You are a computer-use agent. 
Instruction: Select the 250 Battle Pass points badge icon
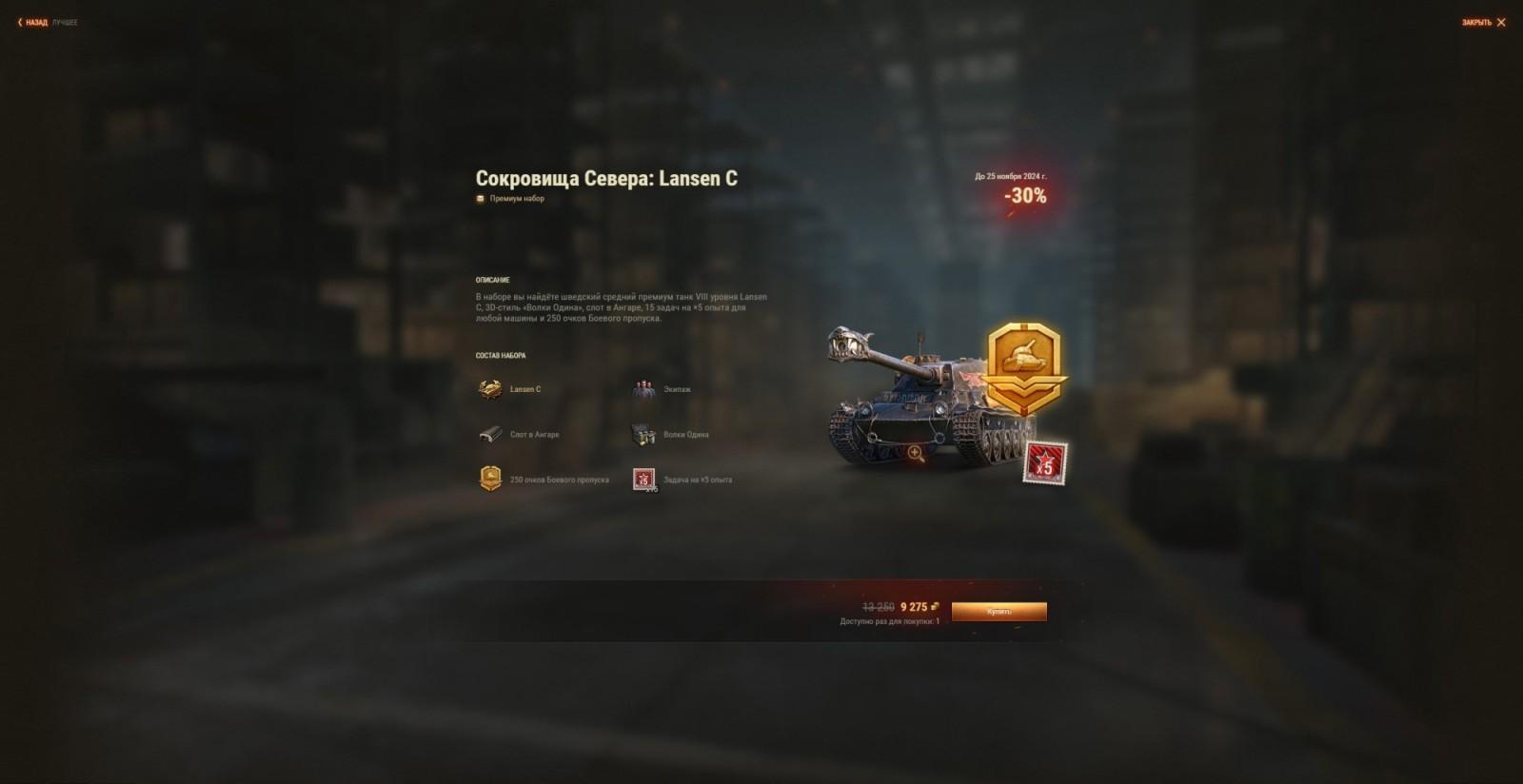click(491, 480)
